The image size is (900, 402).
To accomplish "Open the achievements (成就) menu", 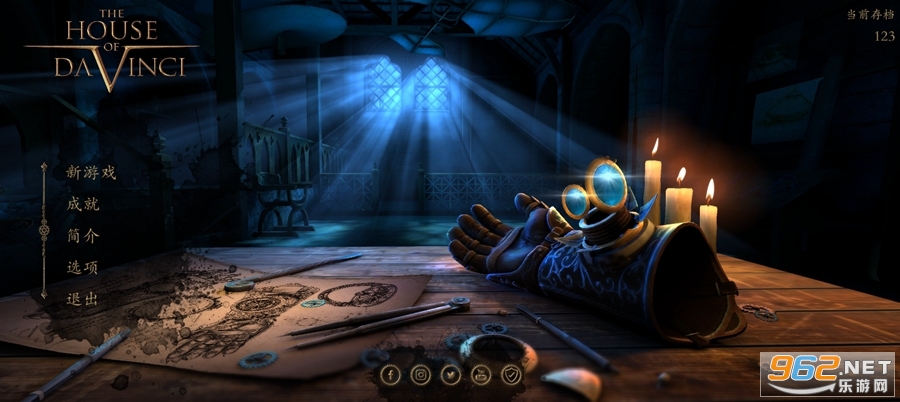I will click(83, 204).
